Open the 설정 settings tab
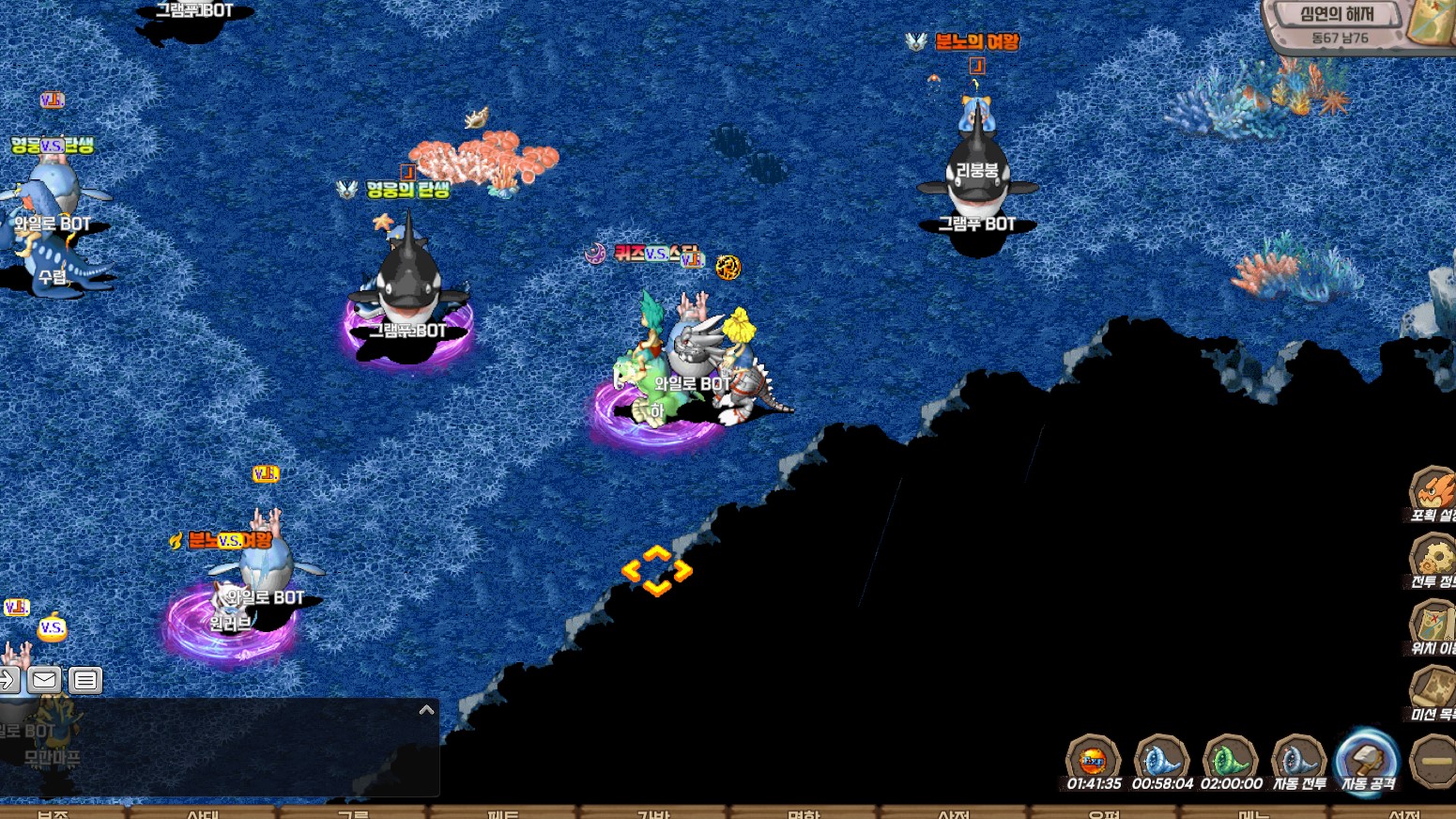The width and height of the screenshot is (1456, 819). 1404,813
